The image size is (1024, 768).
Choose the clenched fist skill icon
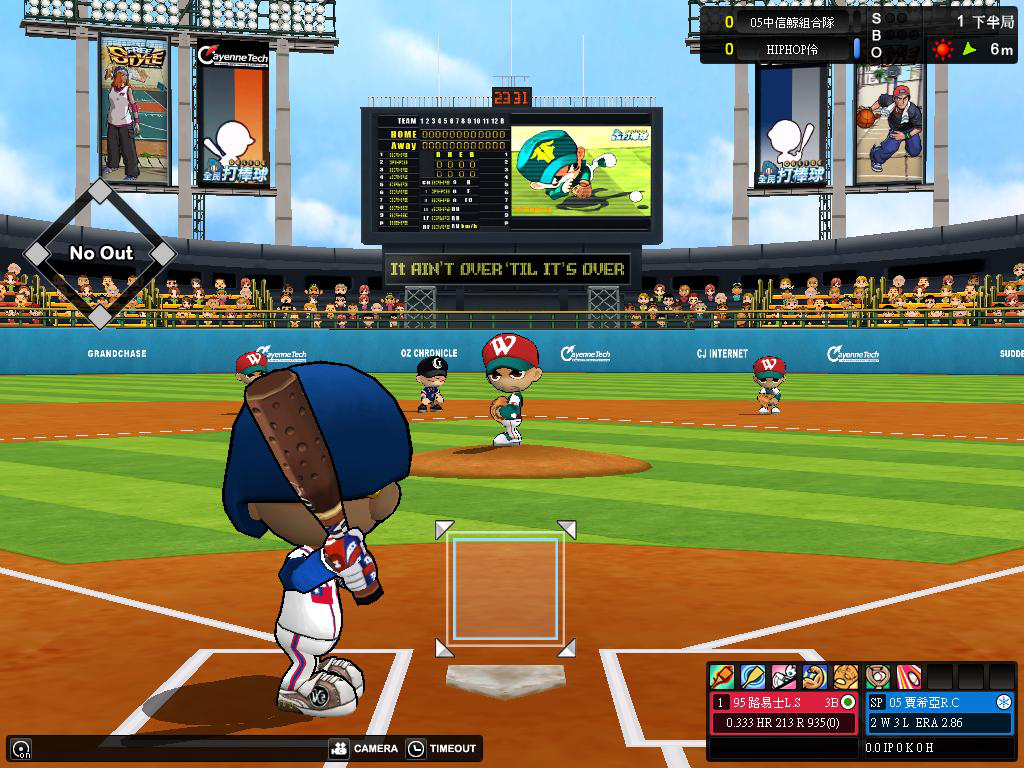846,677
